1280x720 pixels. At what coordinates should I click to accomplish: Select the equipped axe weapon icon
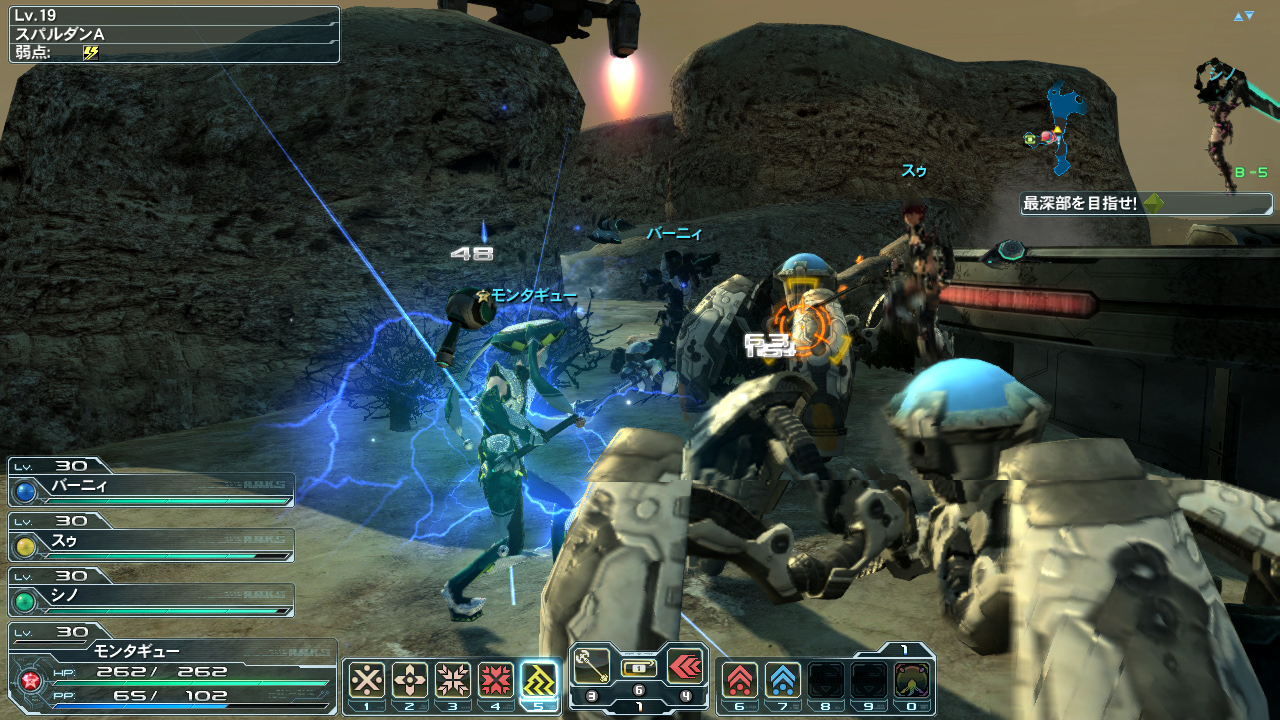[591, 665]
